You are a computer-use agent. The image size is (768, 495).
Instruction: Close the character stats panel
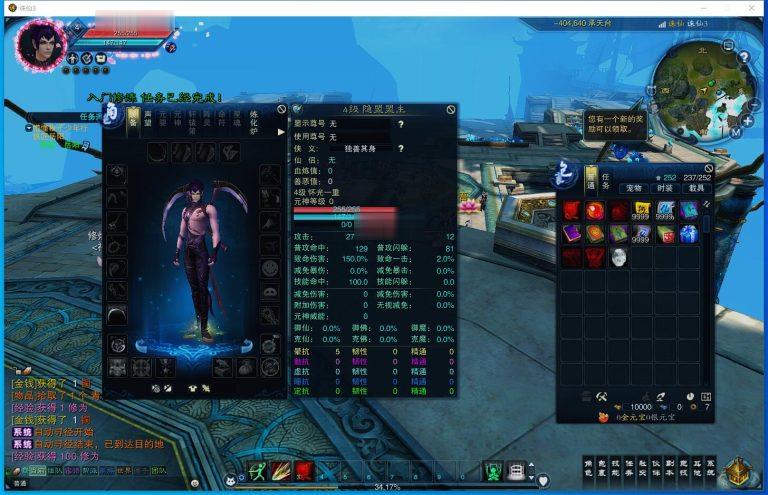451,109
